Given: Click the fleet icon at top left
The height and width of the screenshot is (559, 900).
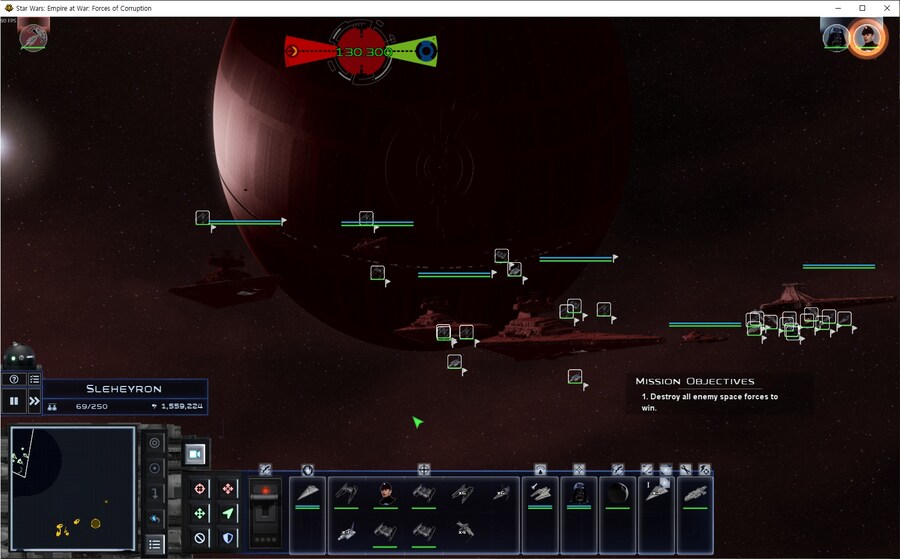Looking at the screenshot, I should pos(32,37).
